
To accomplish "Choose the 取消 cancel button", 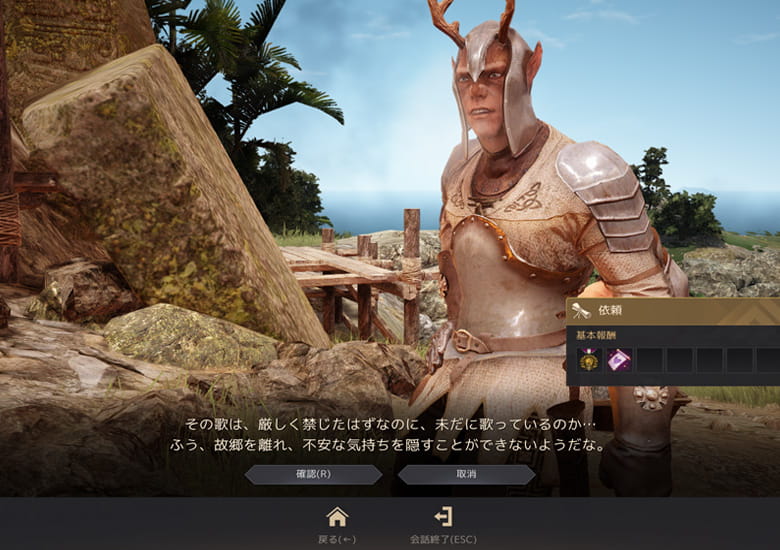I will (466, 474).
